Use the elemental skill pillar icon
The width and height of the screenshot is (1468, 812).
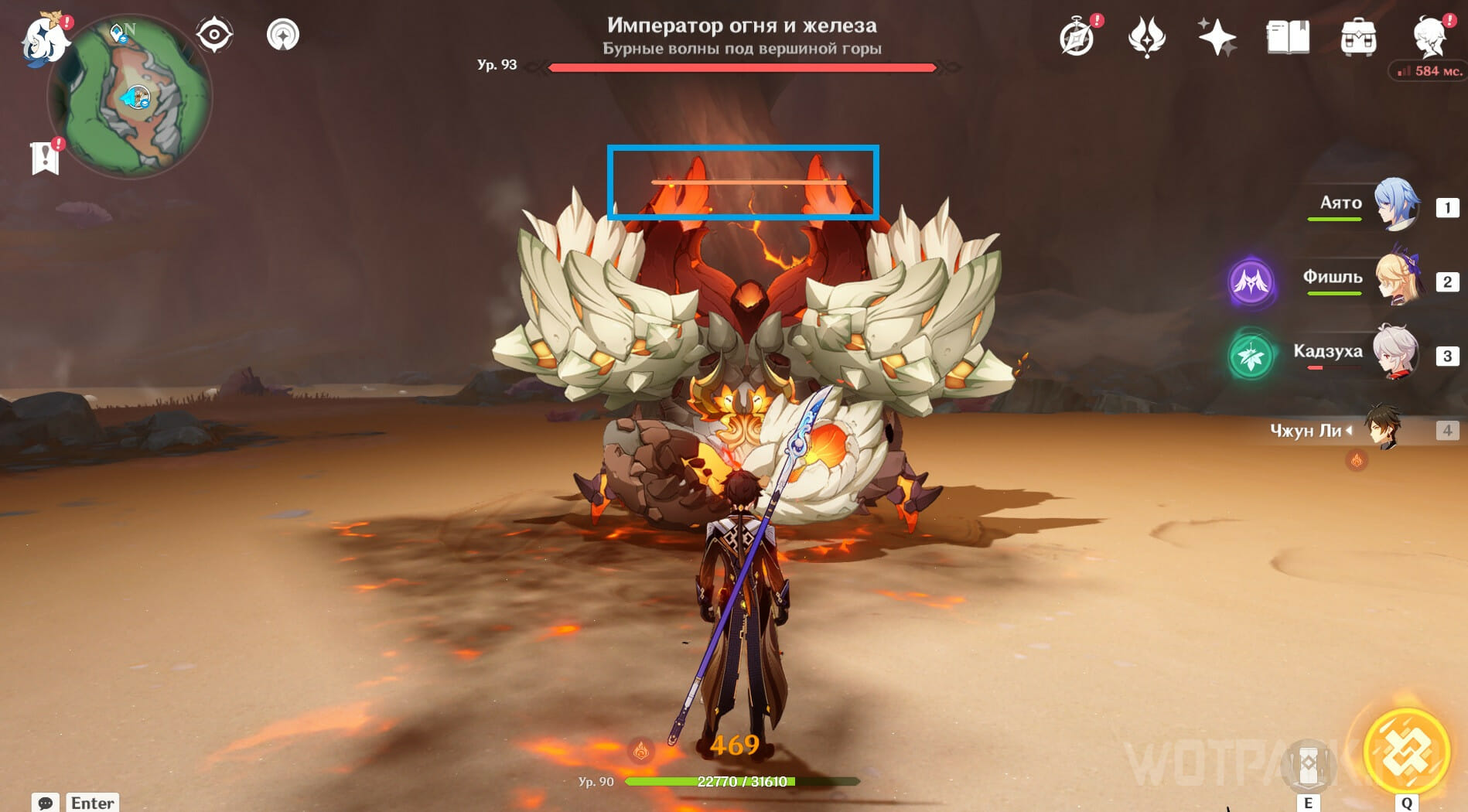pos(1308,766)
